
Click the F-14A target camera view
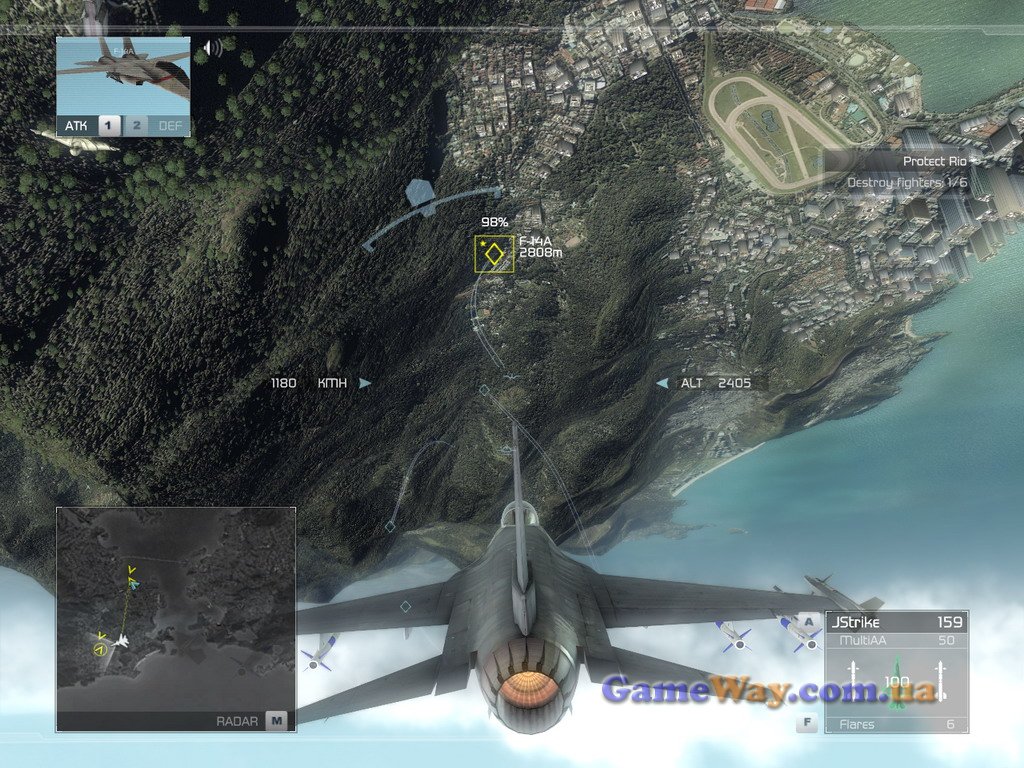(123, 76)
